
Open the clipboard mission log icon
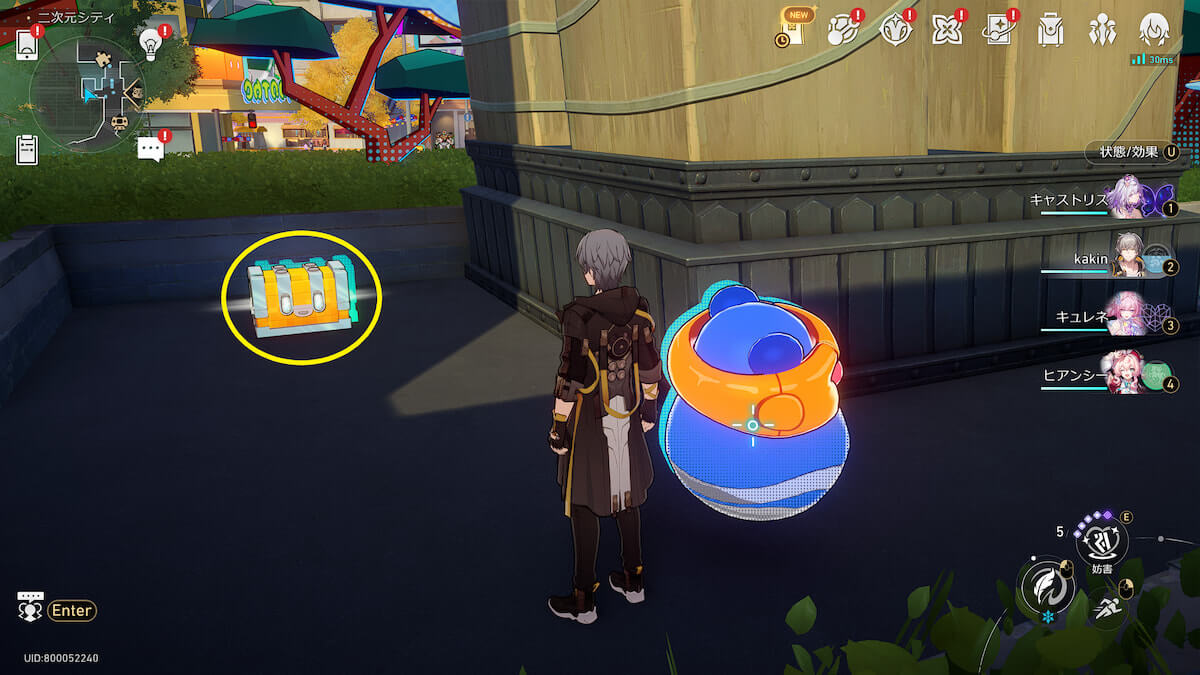27,149
